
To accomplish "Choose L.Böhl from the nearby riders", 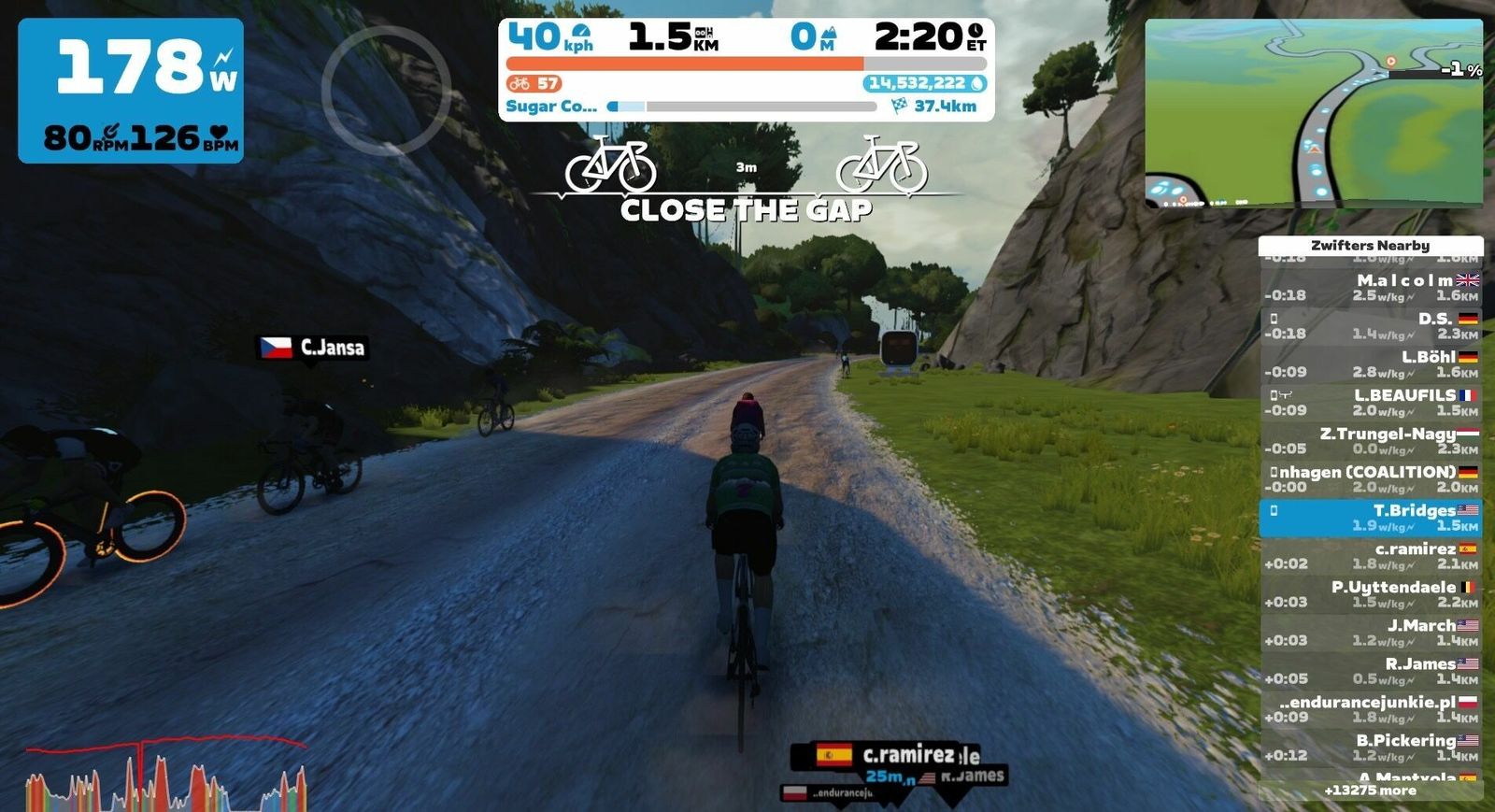I will click(1371, 363).
